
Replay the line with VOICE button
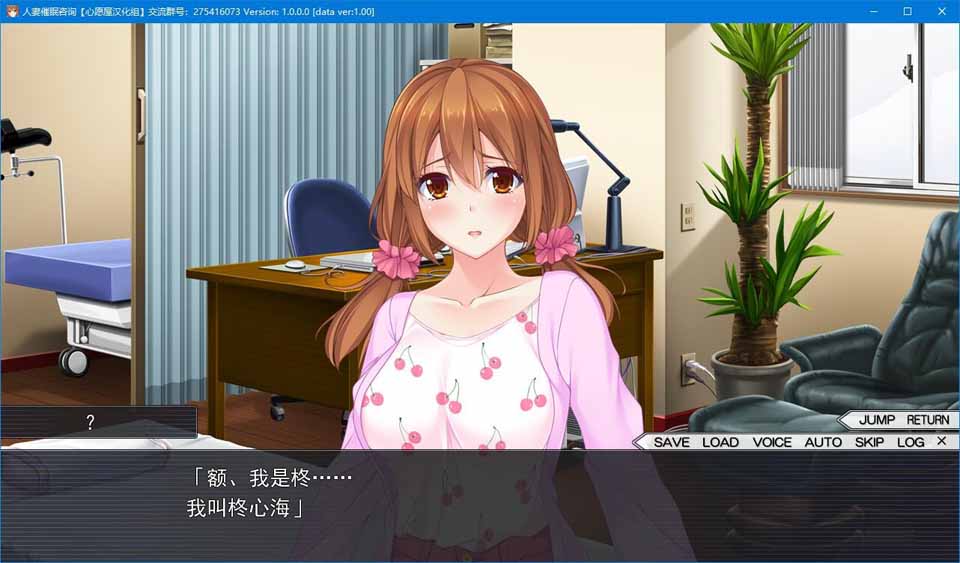[x=772, y=442]
